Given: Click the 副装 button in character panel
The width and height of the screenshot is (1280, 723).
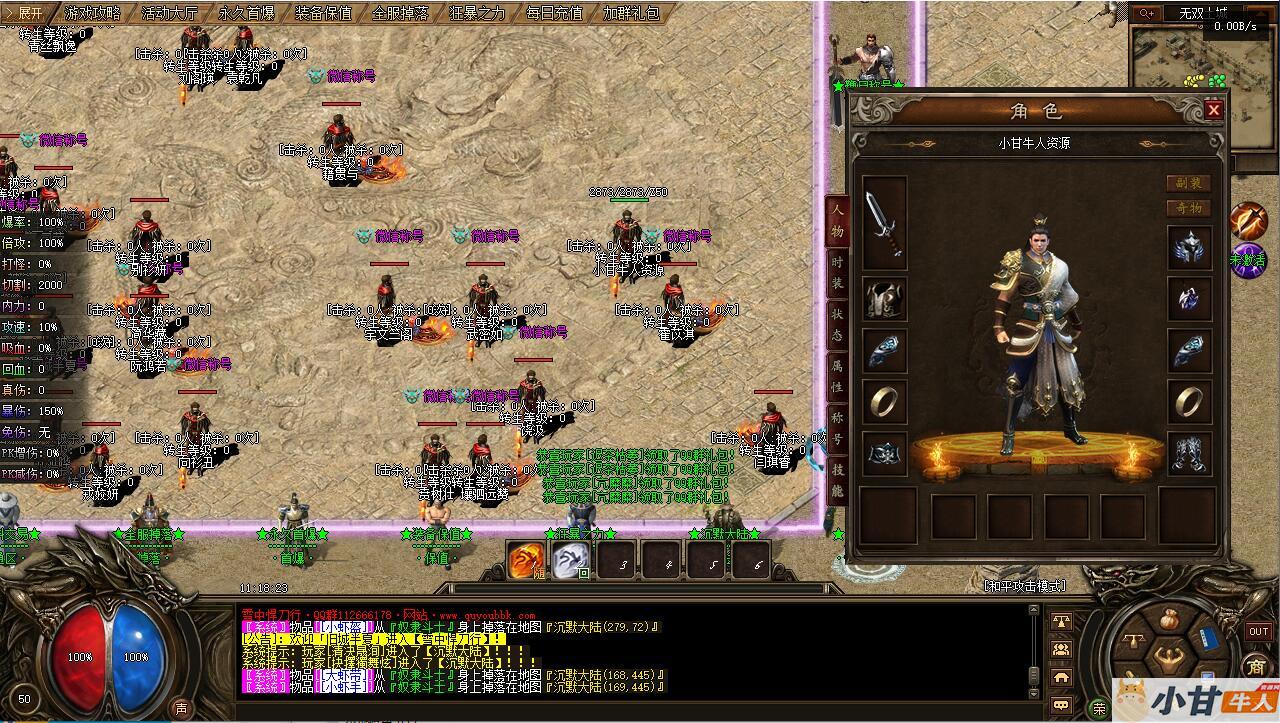Looking at the screenshot, I should (x=1188, y=183).
